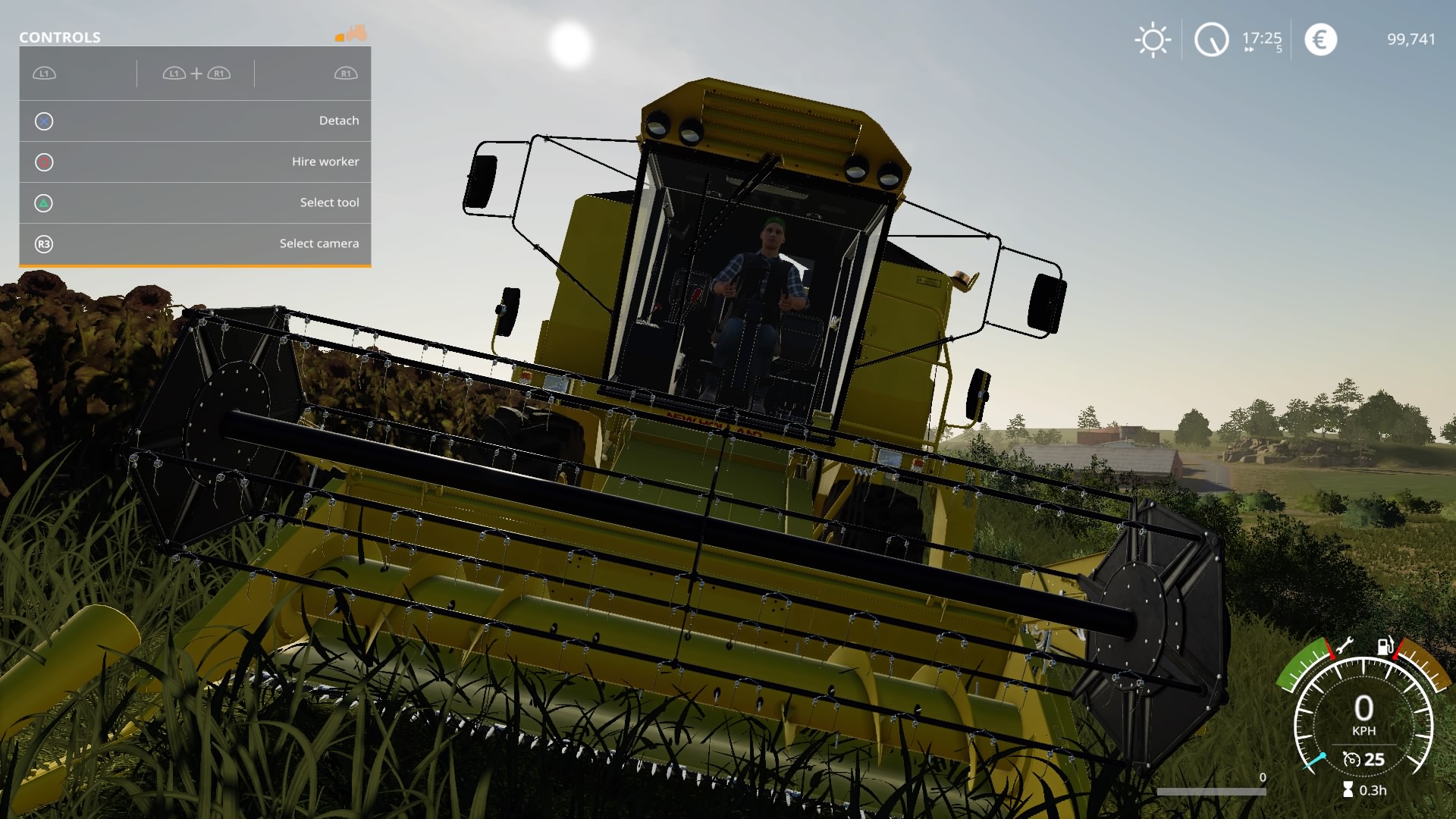1456x819 pixels.
Task: Choose the Detach action
Action: 339,121
